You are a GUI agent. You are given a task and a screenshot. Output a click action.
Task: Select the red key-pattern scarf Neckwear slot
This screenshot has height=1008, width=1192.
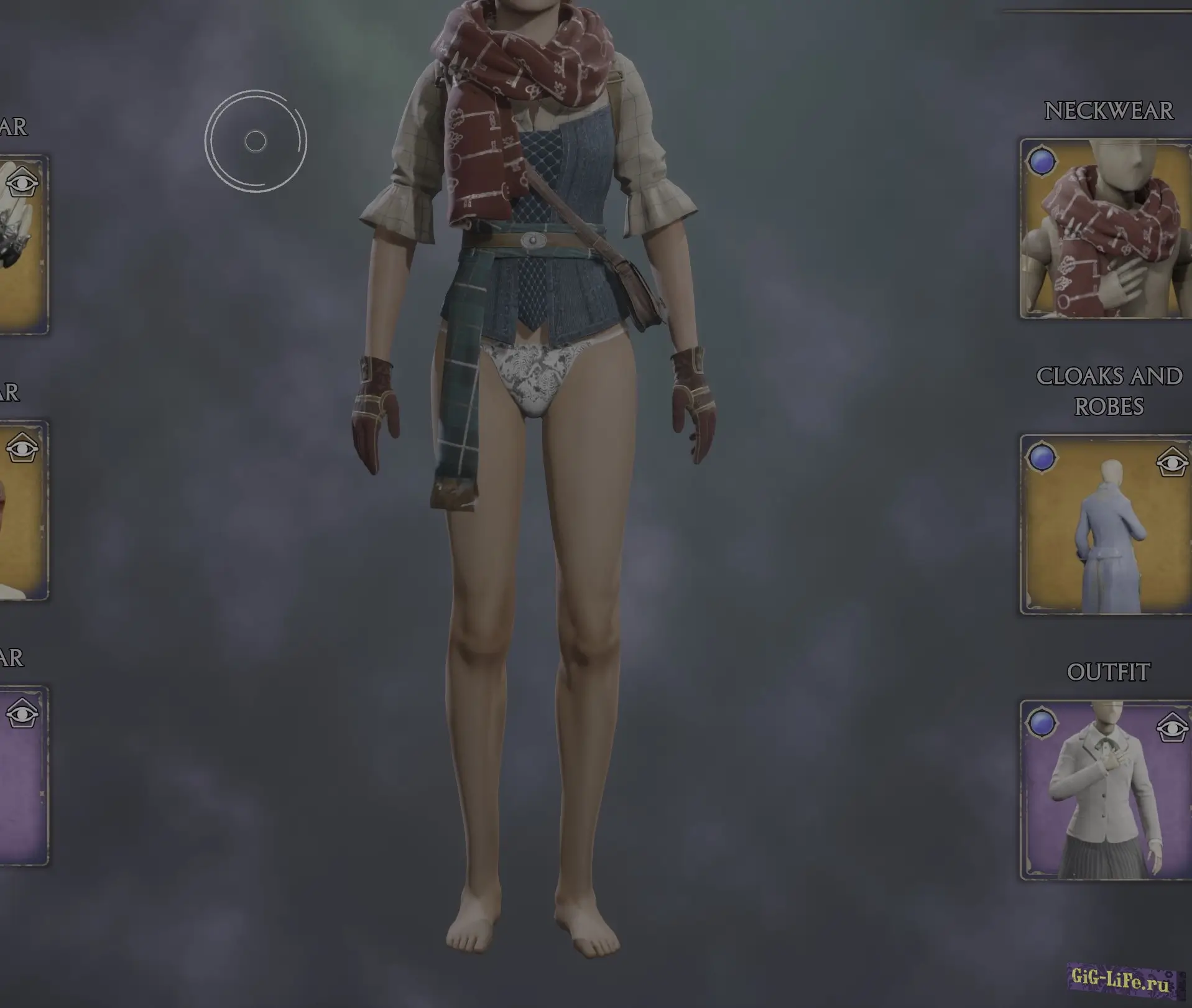[x=1107, y=230]
